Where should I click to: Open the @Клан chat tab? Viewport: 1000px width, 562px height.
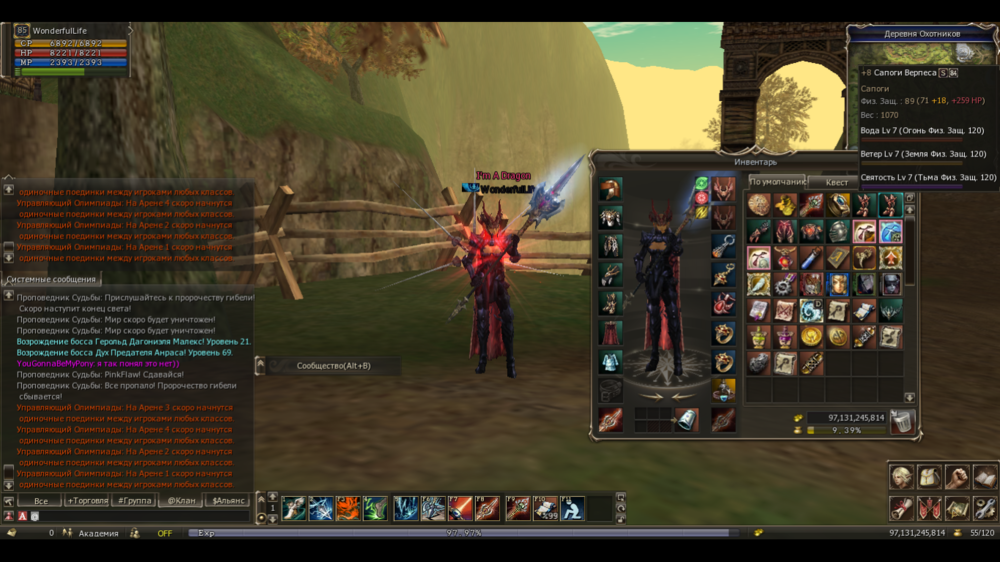click(x=182, y=500)
